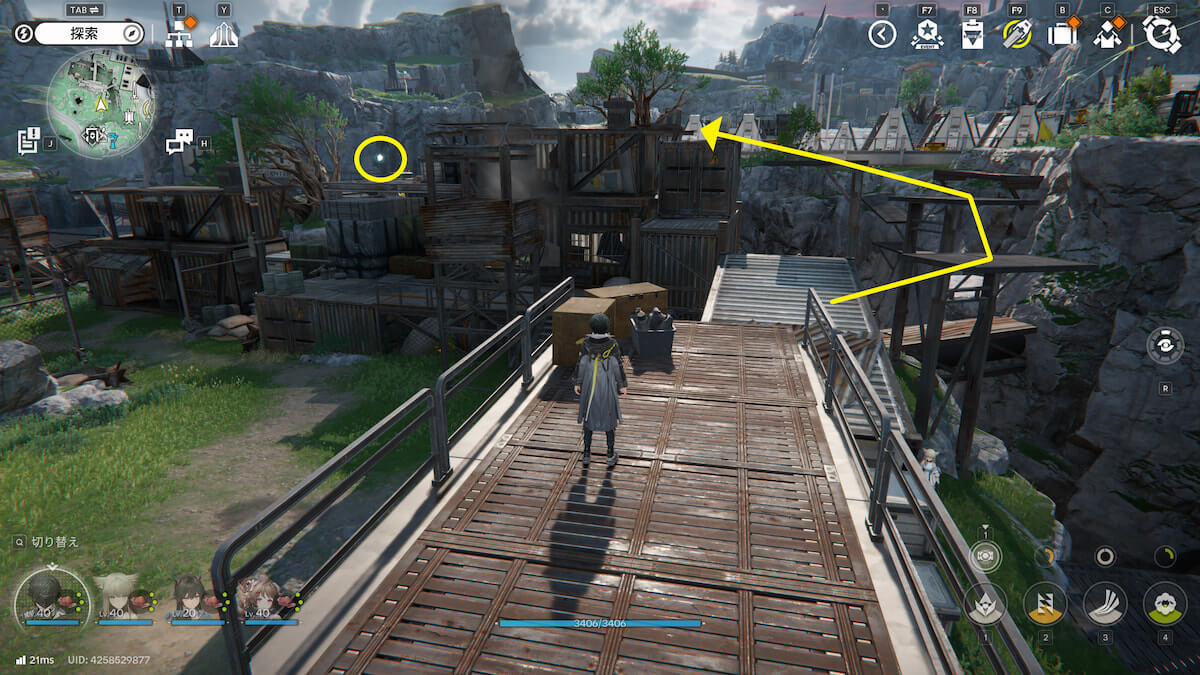The image size is (1200, 675).
Task: Select the first party member portrait
Action: (x=45, y=596)
